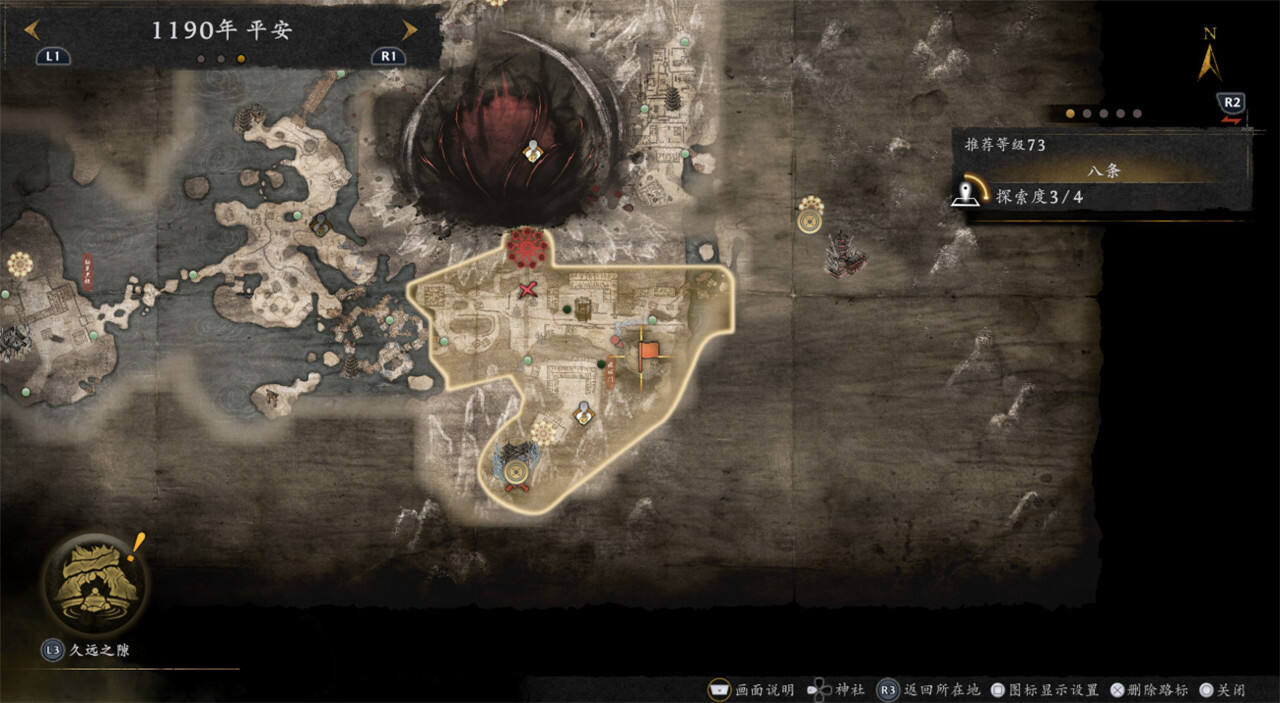
Task: Select the red crossed-swords battle marker
Action: click(x=529, y=291)
